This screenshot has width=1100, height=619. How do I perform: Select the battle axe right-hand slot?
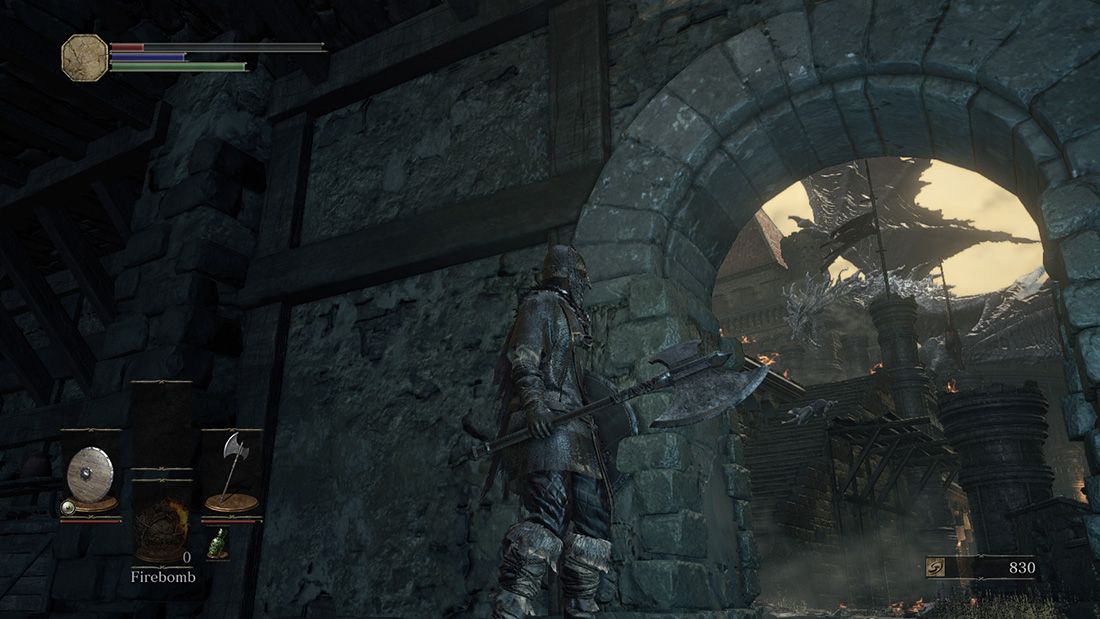(232, 472)
